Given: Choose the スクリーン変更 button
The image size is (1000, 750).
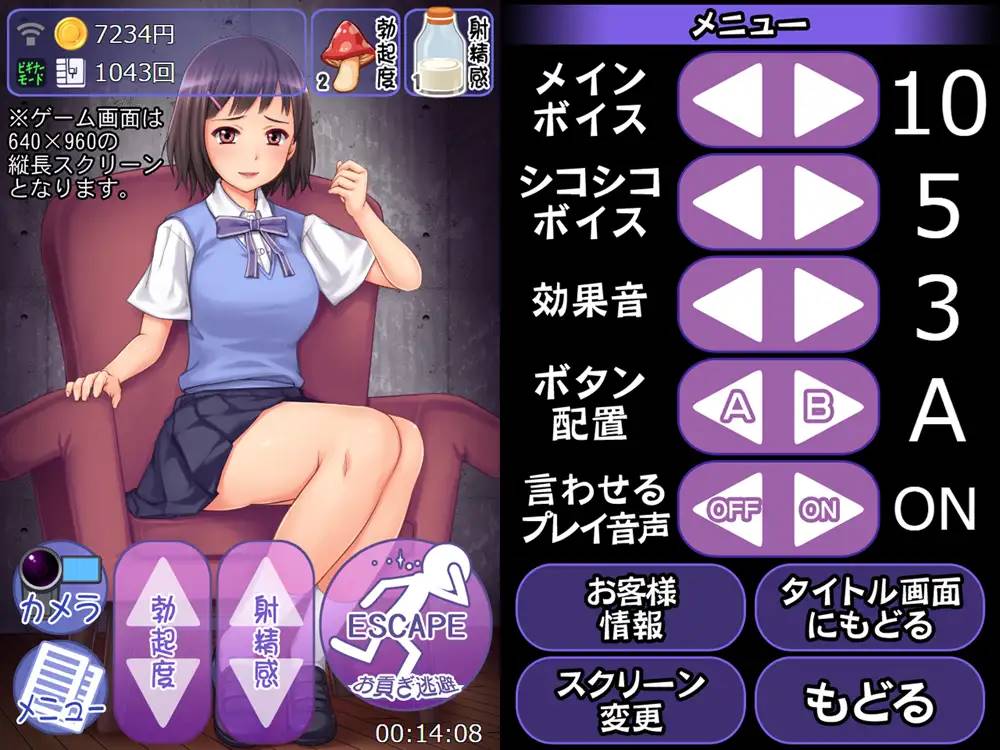Looking at the screenshot, I should (631, 699).
